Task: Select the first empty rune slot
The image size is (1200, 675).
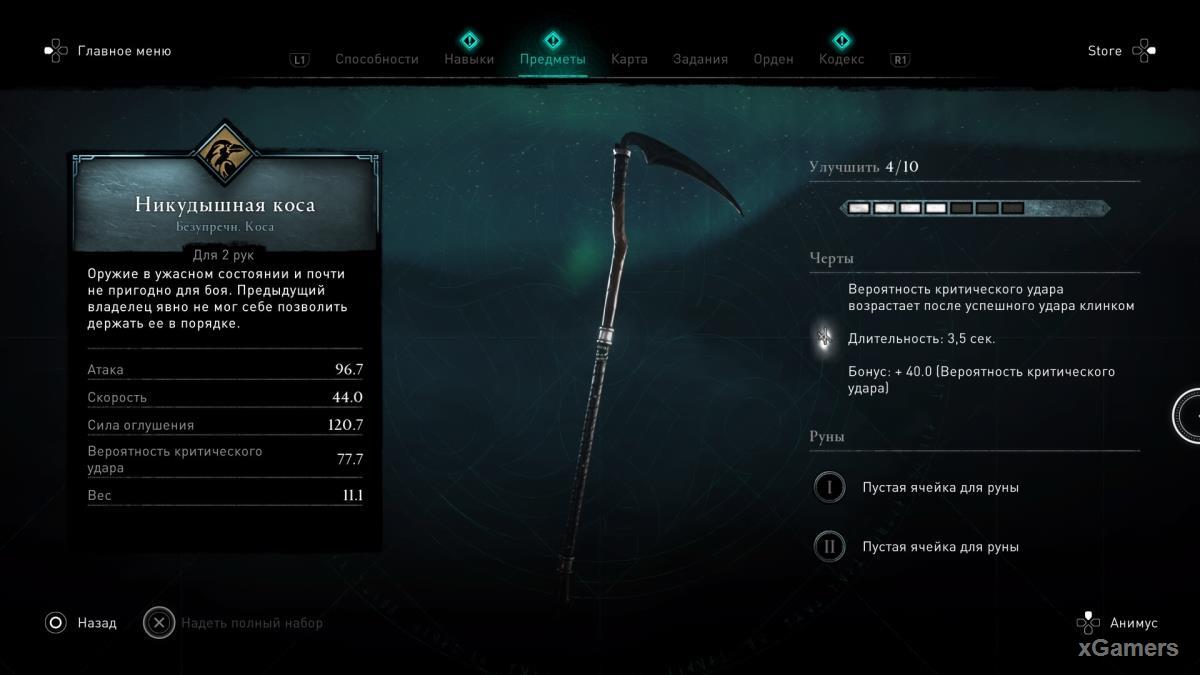Action: coord(829,488)
